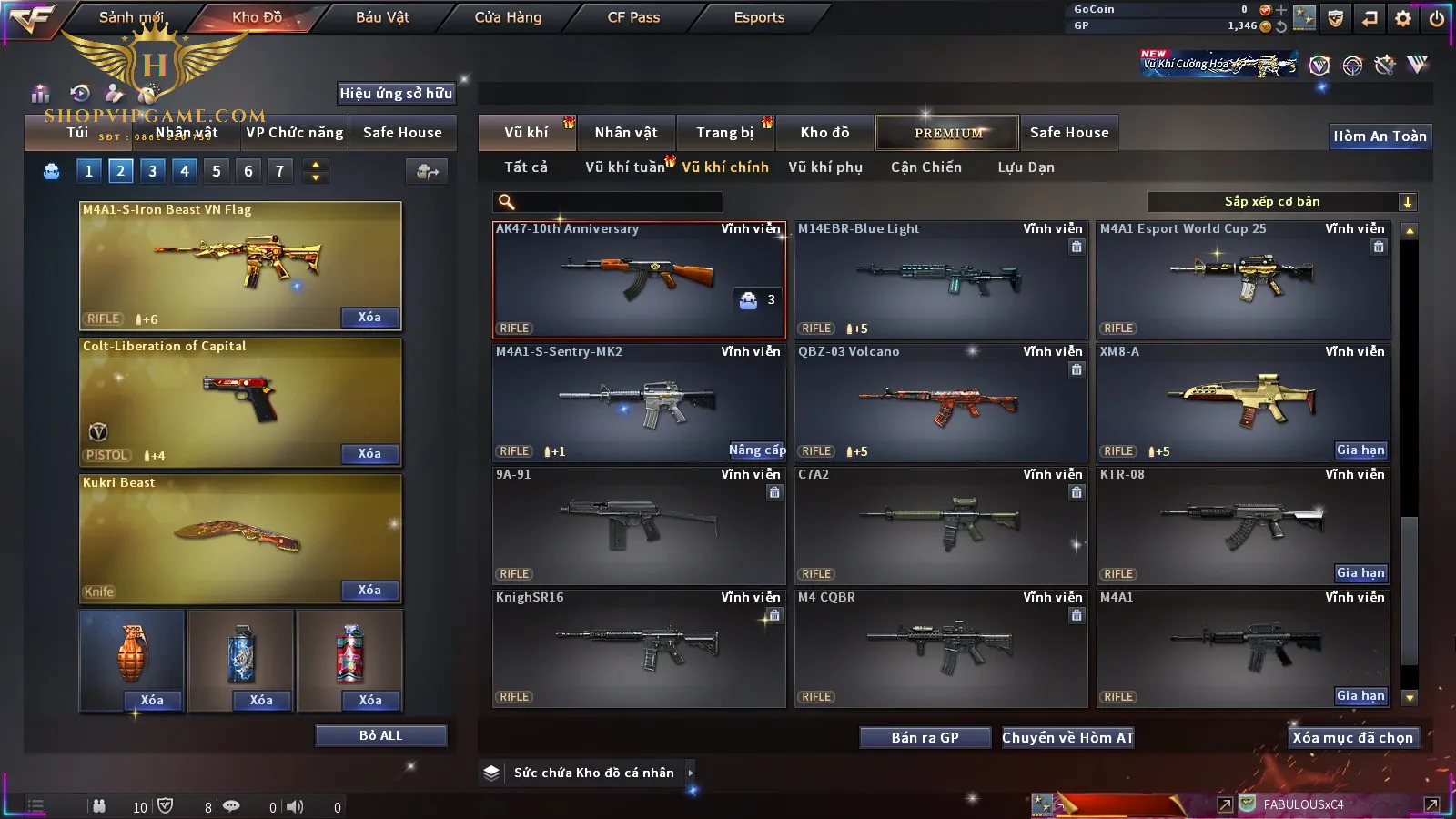Go to the CF Pass menu
Image resolution: width=1456 pixels, height=819 pixels.
tap(633, 17)
